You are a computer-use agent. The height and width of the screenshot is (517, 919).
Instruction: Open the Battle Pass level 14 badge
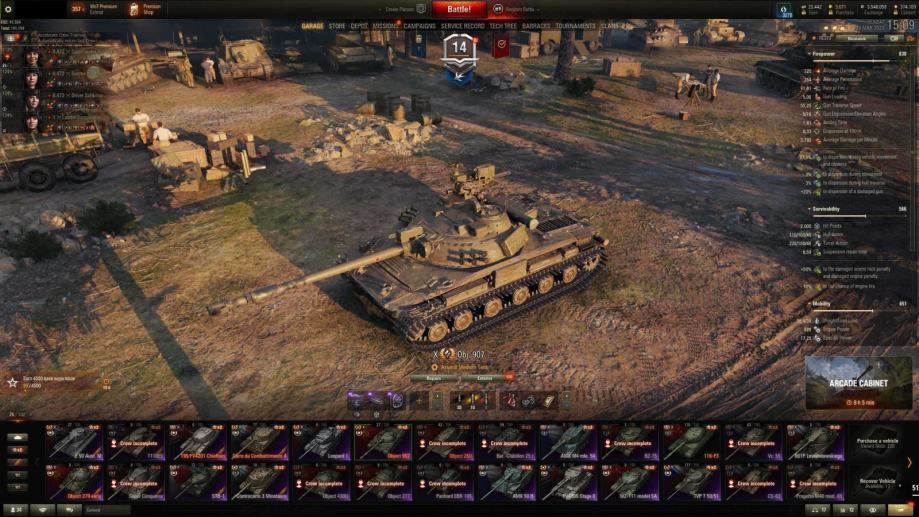(459, 50)
